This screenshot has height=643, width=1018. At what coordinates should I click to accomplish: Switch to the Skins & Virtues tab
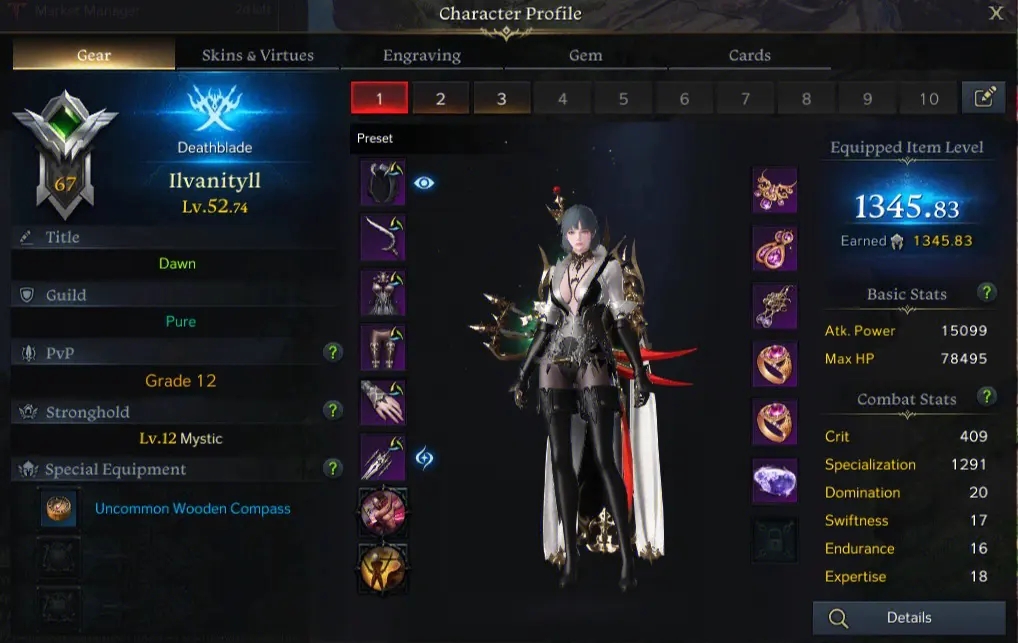coord(258,55)
